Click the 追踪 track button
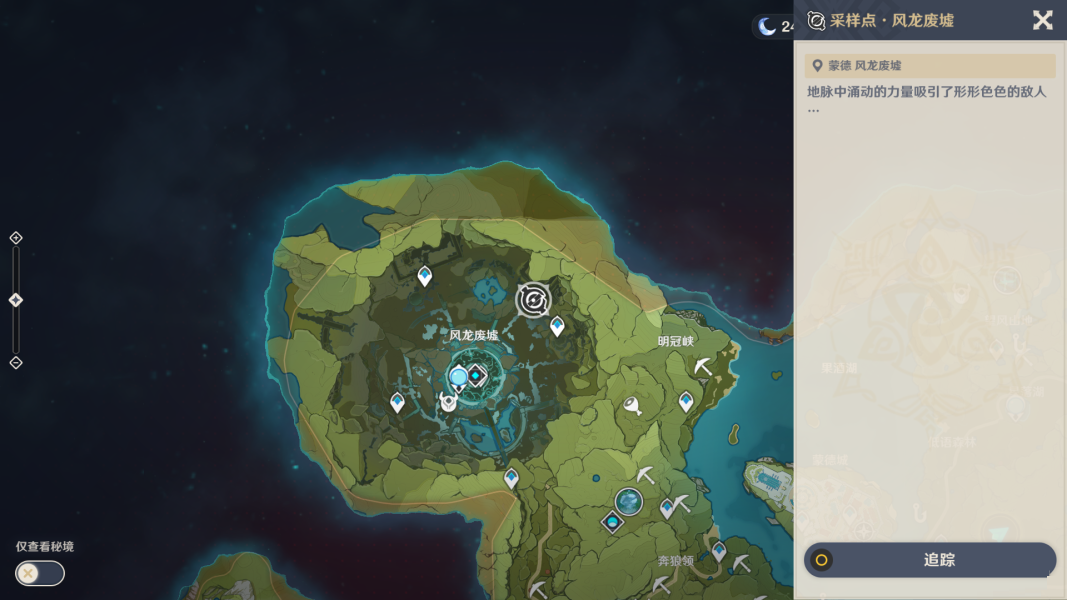 click(930, 560)
